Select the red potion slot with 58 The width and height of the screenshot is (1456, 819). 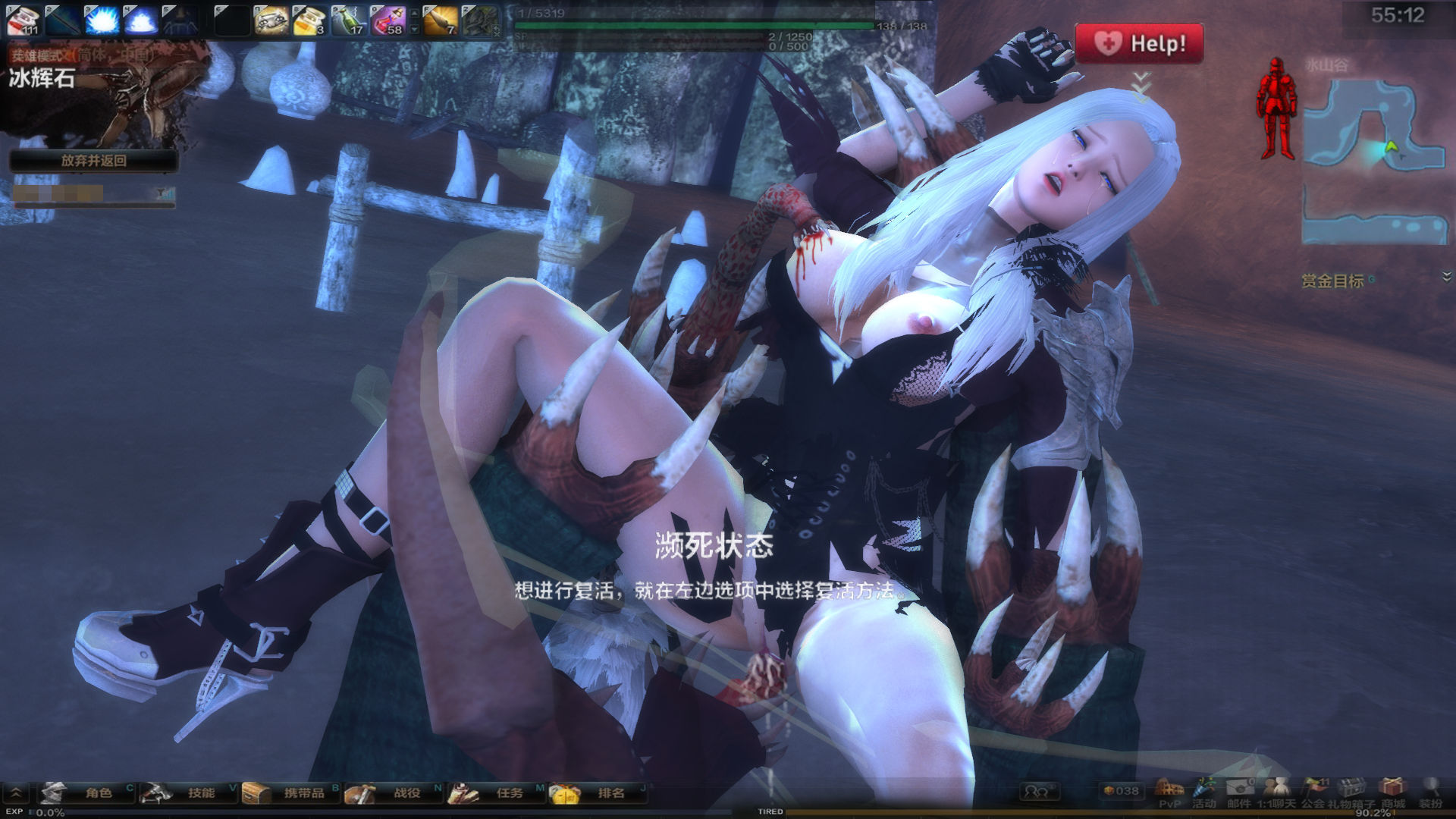click(388, 20)
